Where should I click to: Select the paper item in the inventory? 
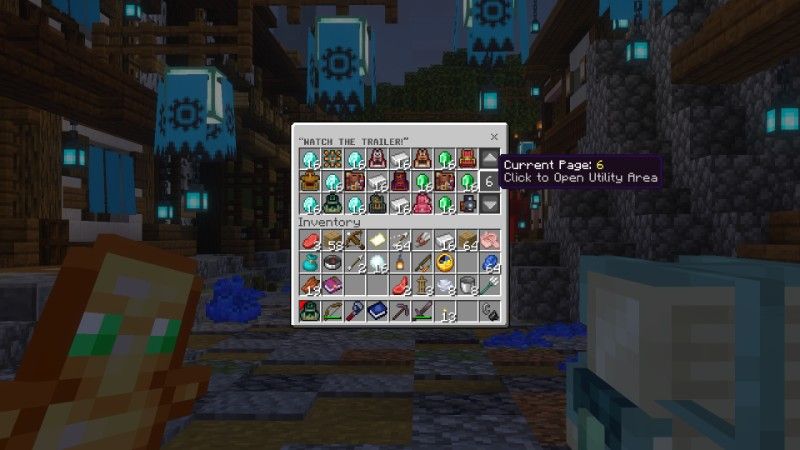tap(377, 241)
